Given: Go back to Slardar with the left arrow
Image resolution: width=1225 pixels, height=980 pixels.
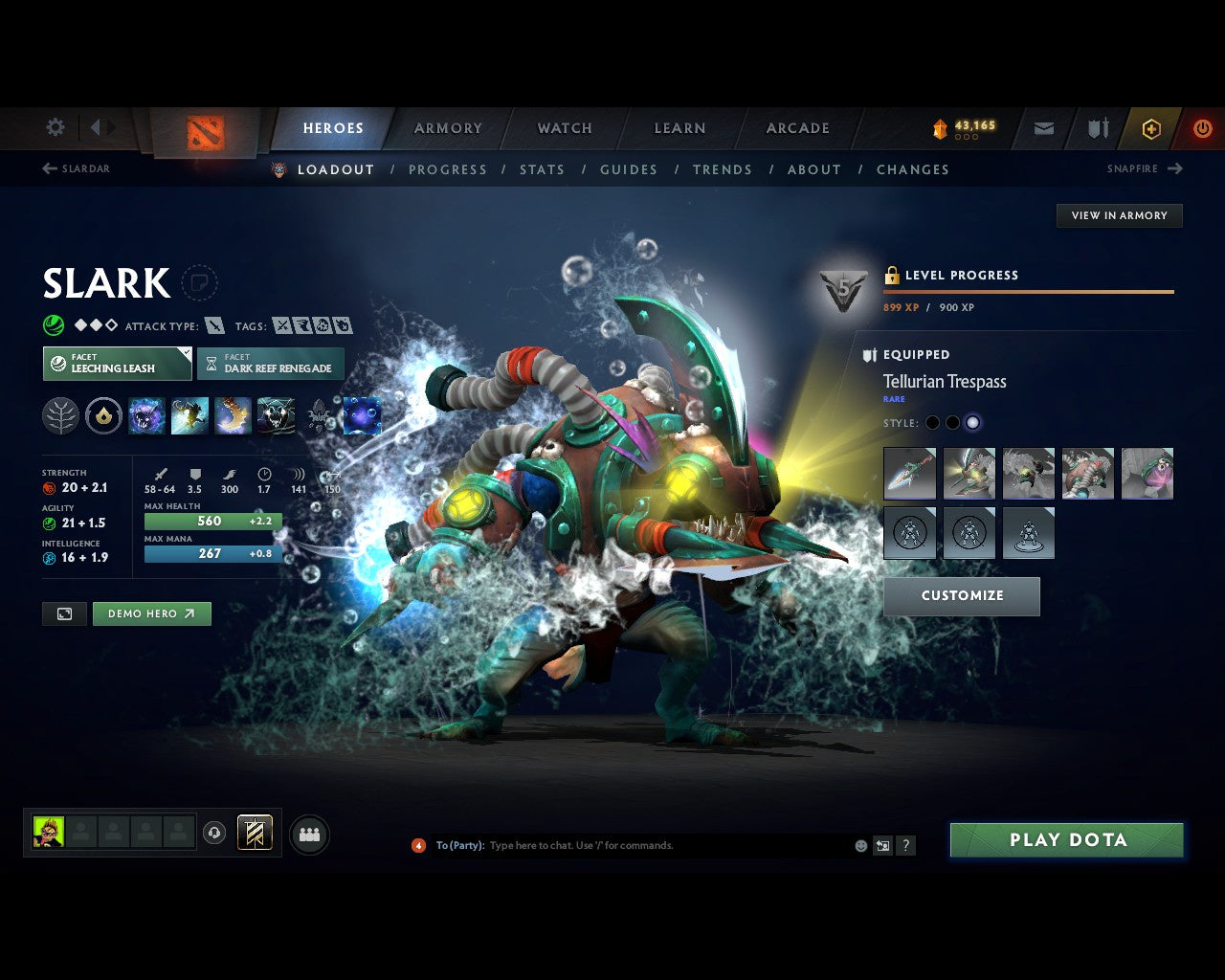Looking at the screenshot, I should [48, 168].
